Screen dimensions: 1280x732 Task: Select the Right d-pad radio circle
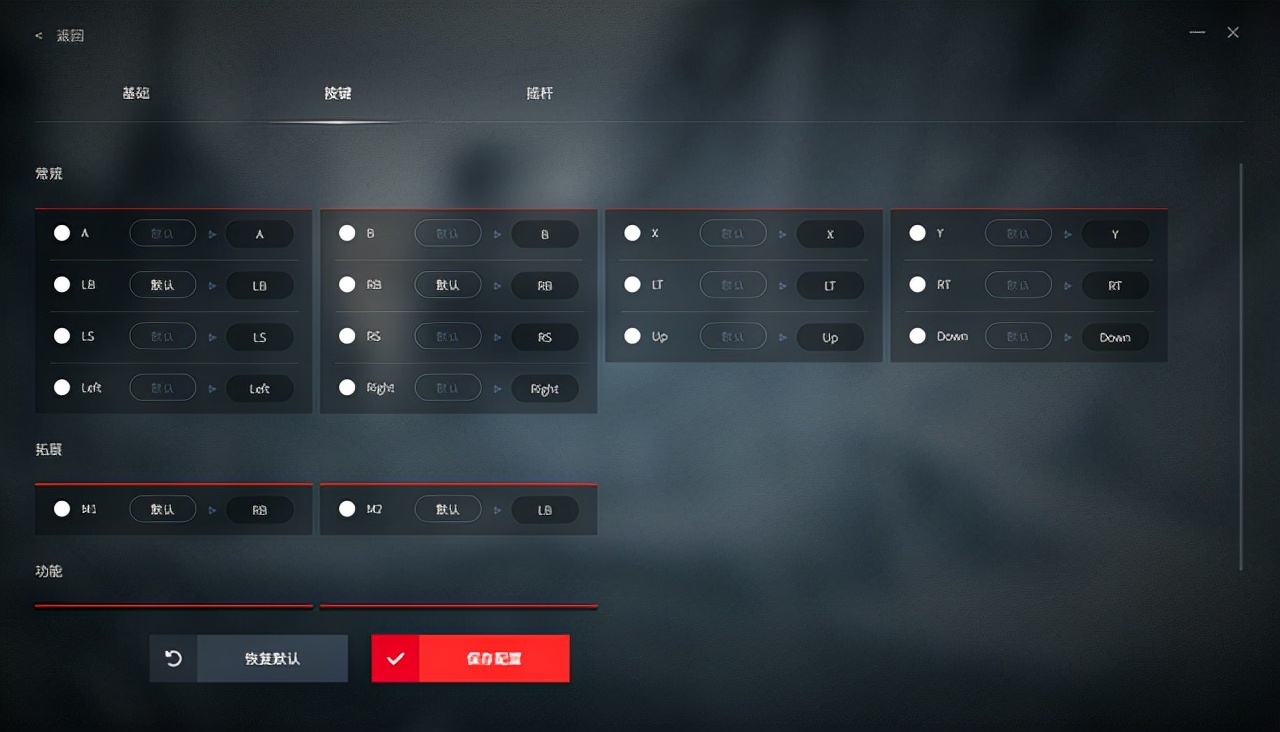tap(347, 387)
